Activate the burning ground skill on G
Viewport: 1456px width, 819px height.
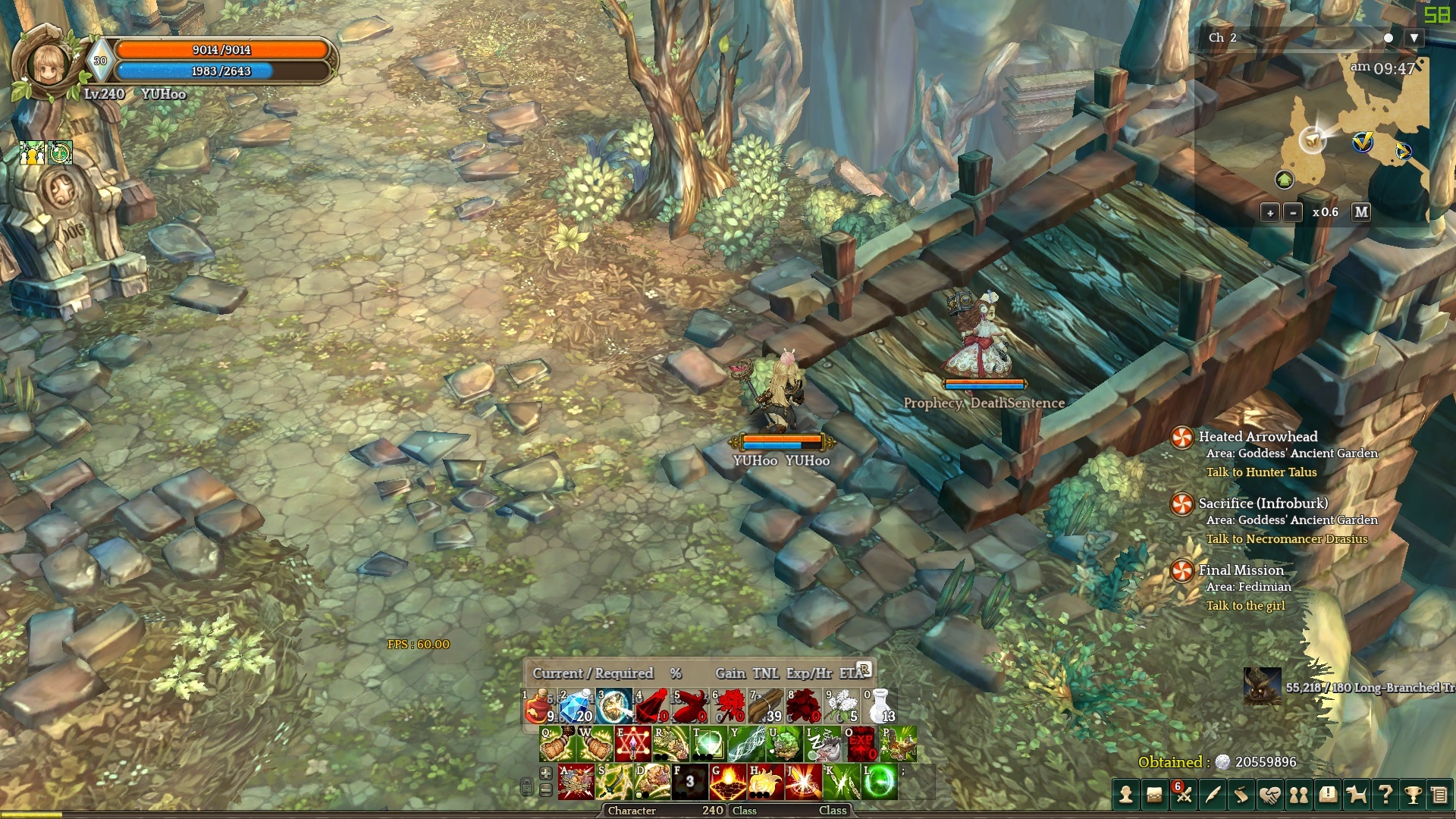point(728,782)
